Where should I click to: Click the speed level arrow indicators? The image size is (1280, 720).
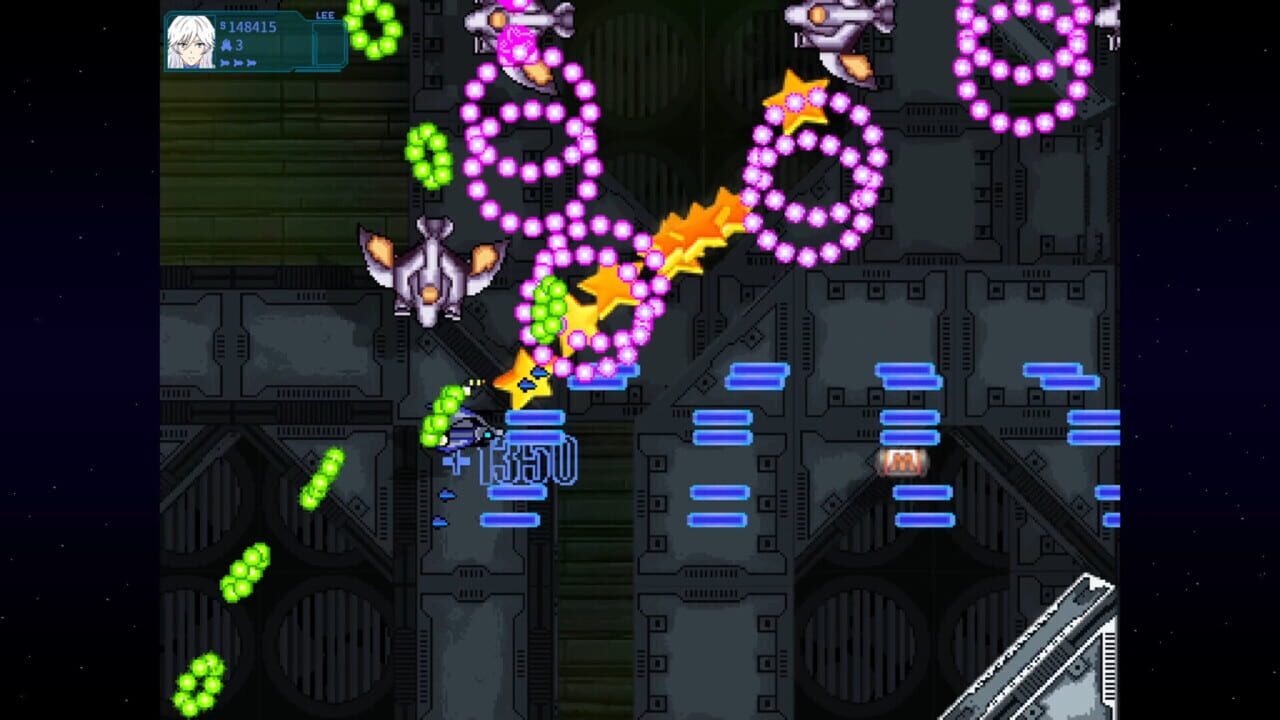click(238, 62)
